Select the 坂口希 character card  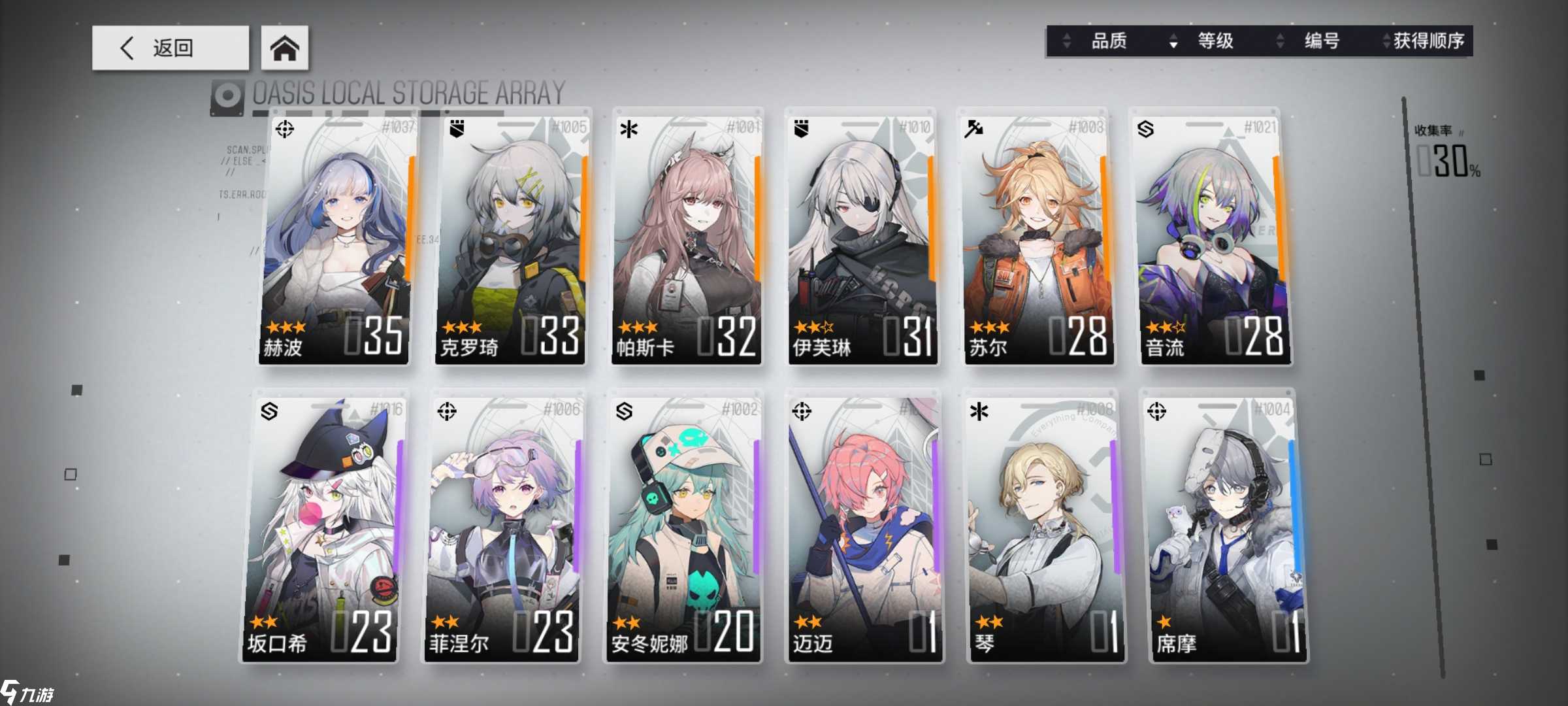(x=323, y=526)
